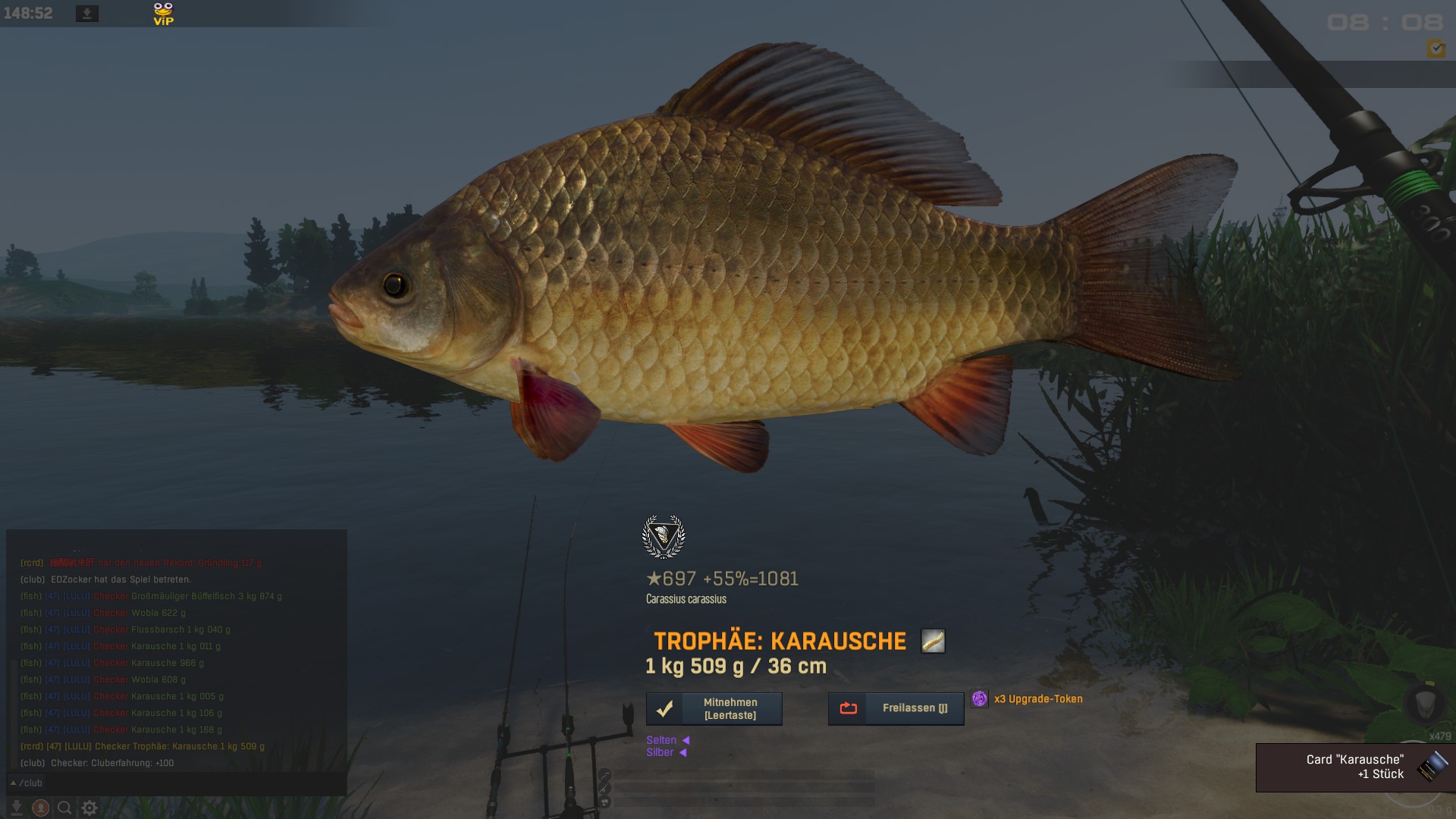Viewport: 1456px width, 819px height.
Task: Open the VIP duck status icon
Action: (163, 14)
